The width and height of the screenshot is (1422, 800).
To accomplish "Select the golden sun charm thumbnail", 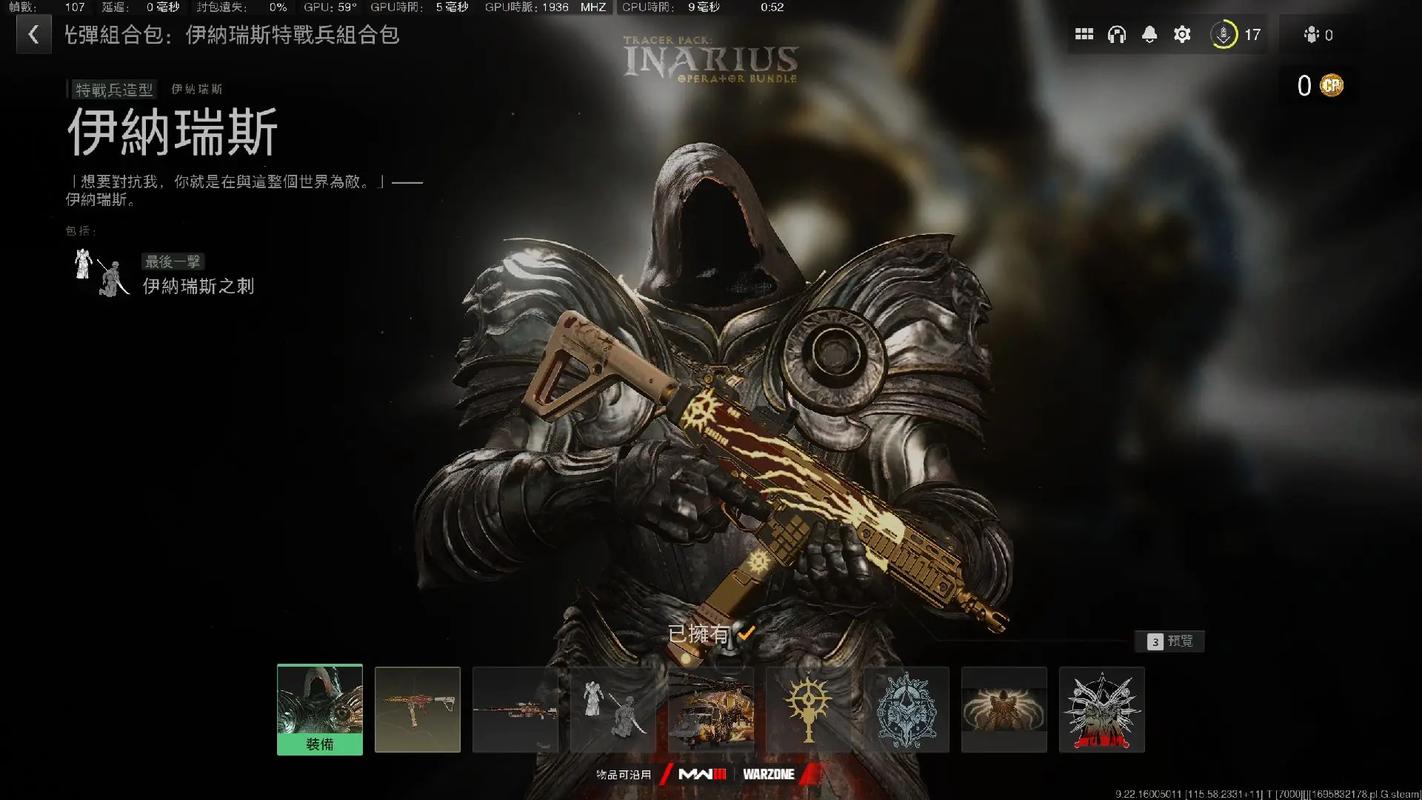I will point(808,709).
